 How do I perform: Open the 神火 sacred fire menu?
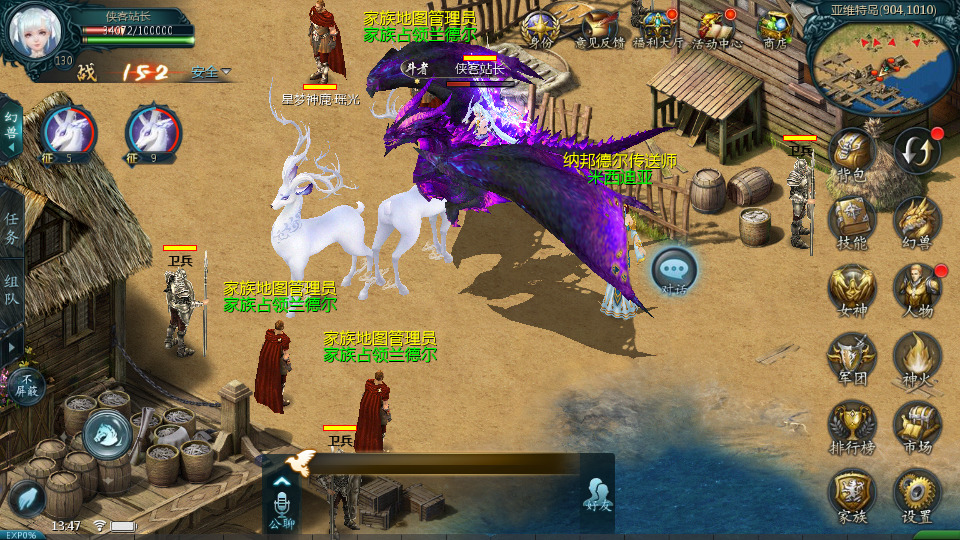tap(916, 356)
